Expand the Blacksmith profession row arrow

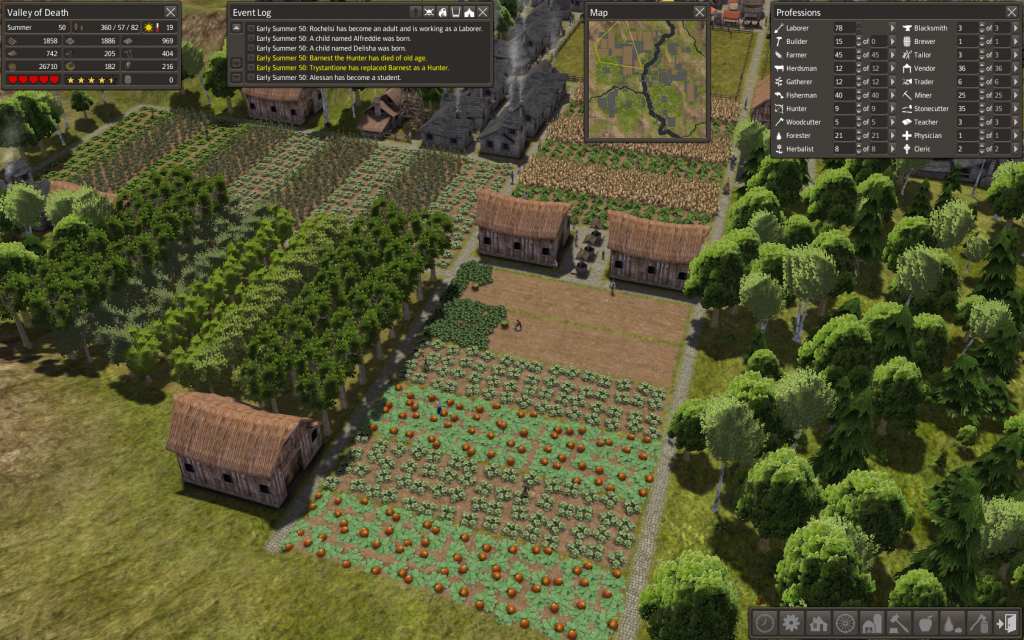point(1015,29)
